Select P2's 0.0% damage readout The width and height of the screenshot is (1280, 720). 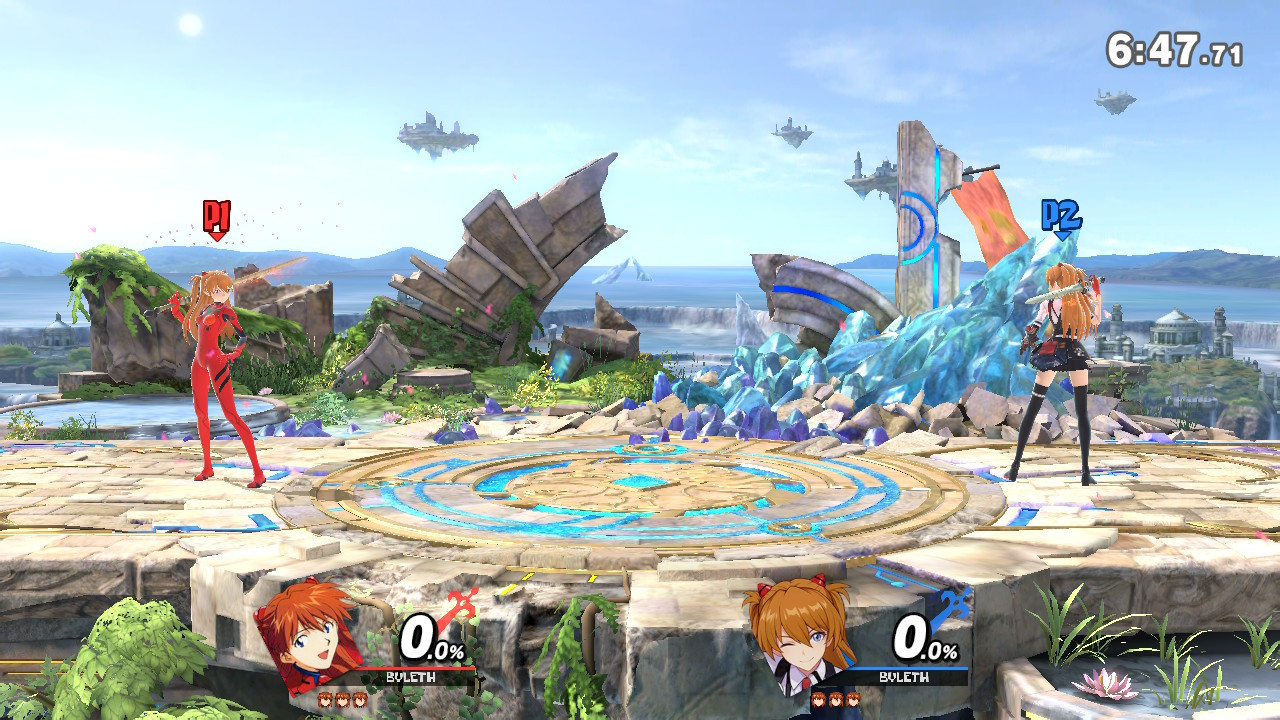tap(922, 641)
